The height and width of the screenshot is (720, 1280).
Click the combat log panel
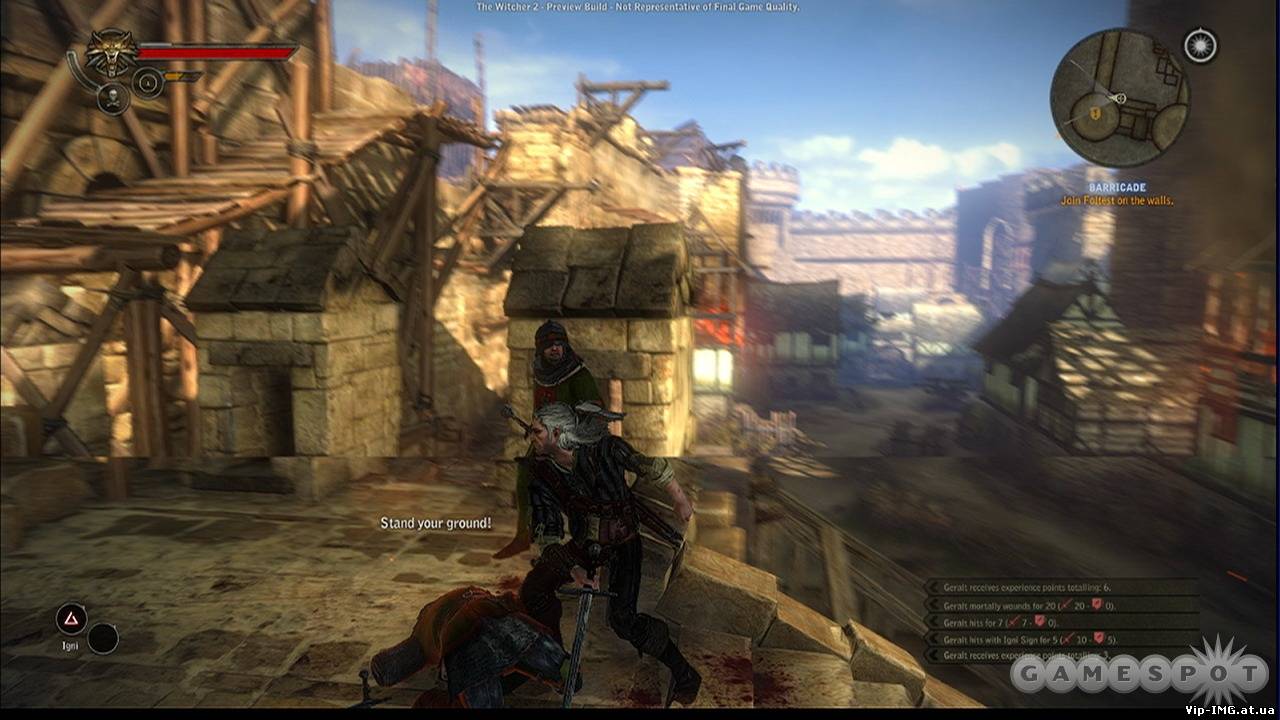click(x=1062, y=620)
